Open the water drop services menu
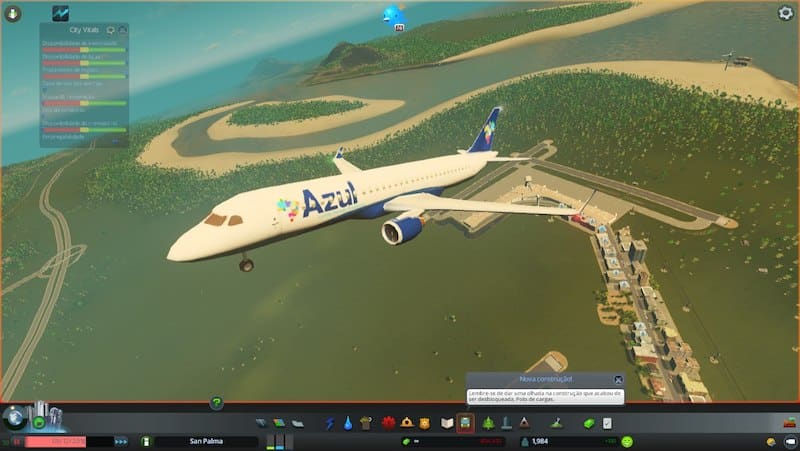Viewport: 800px width, 451px height. tap(347, 423)
